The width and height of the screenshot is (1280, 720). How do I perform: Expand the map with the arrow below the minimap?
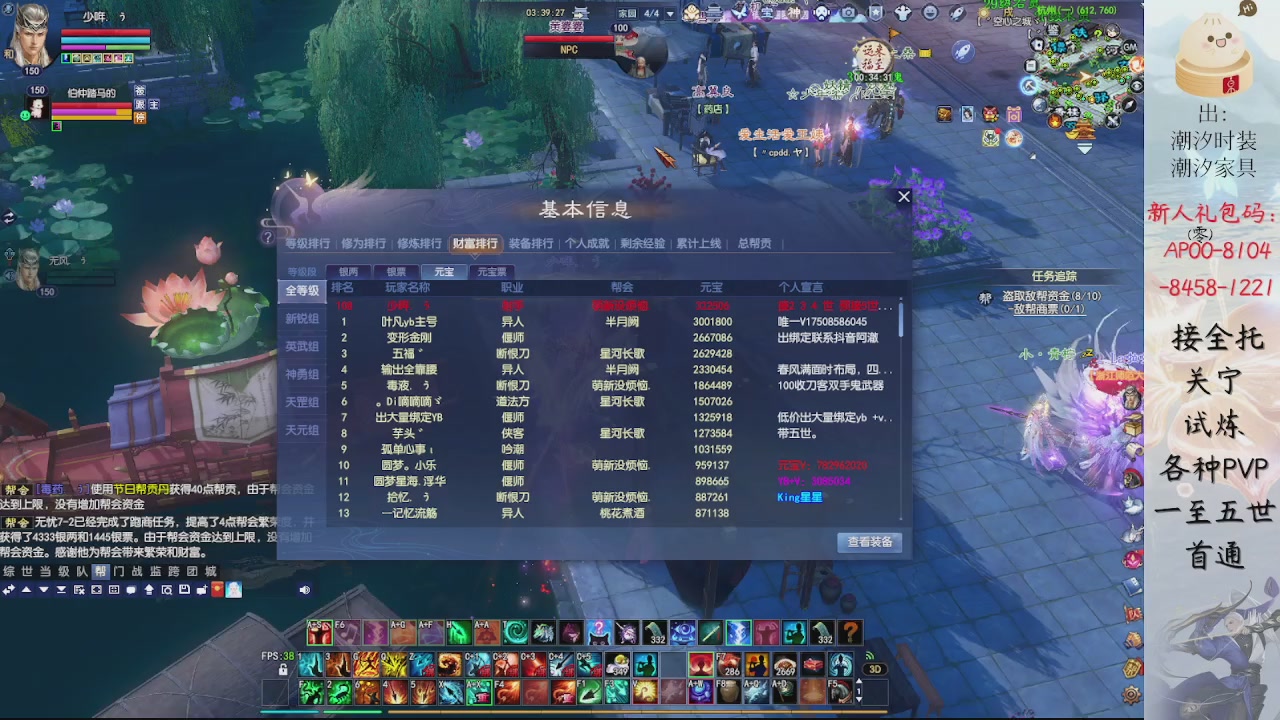coord(1084,147)
